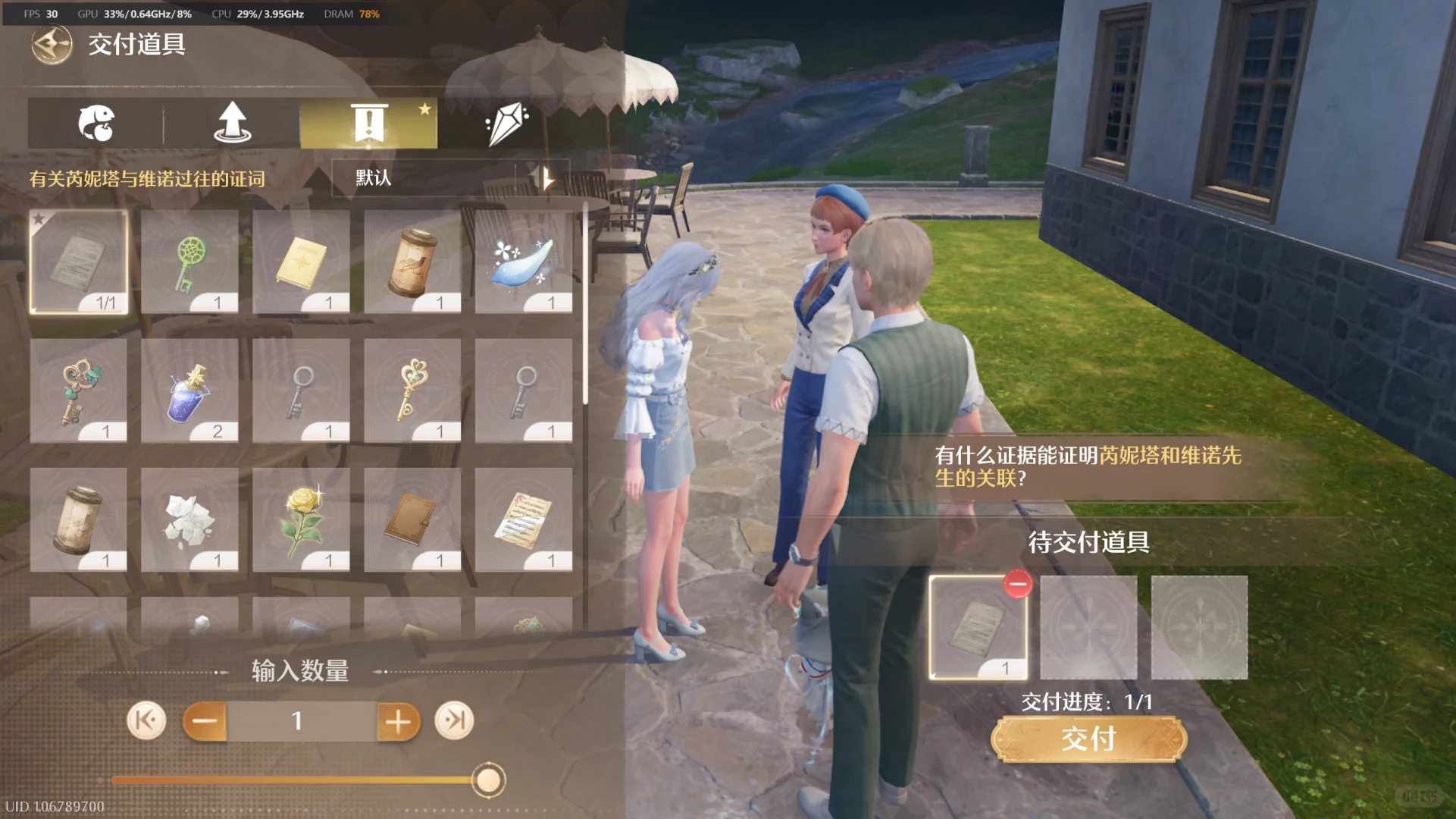Open the 默认 sort dropdown

tap(450, 178)
